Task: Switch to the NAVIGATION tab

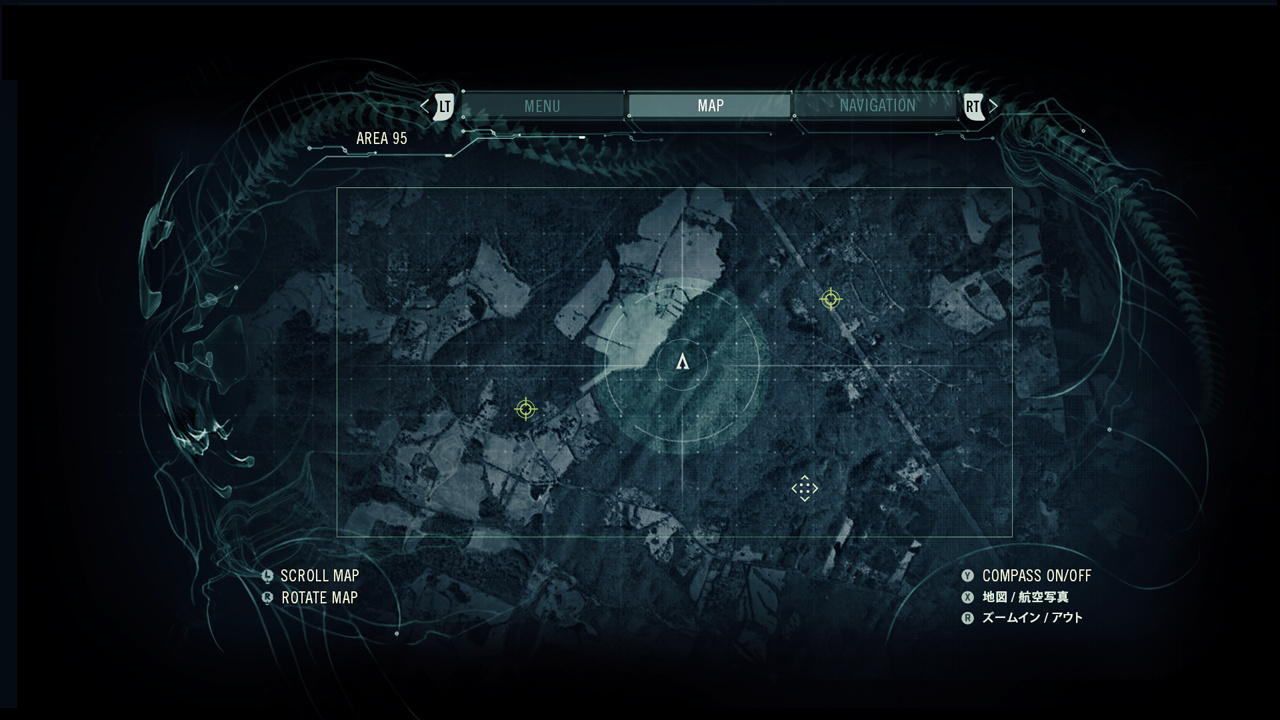Action: click(878, 105)
